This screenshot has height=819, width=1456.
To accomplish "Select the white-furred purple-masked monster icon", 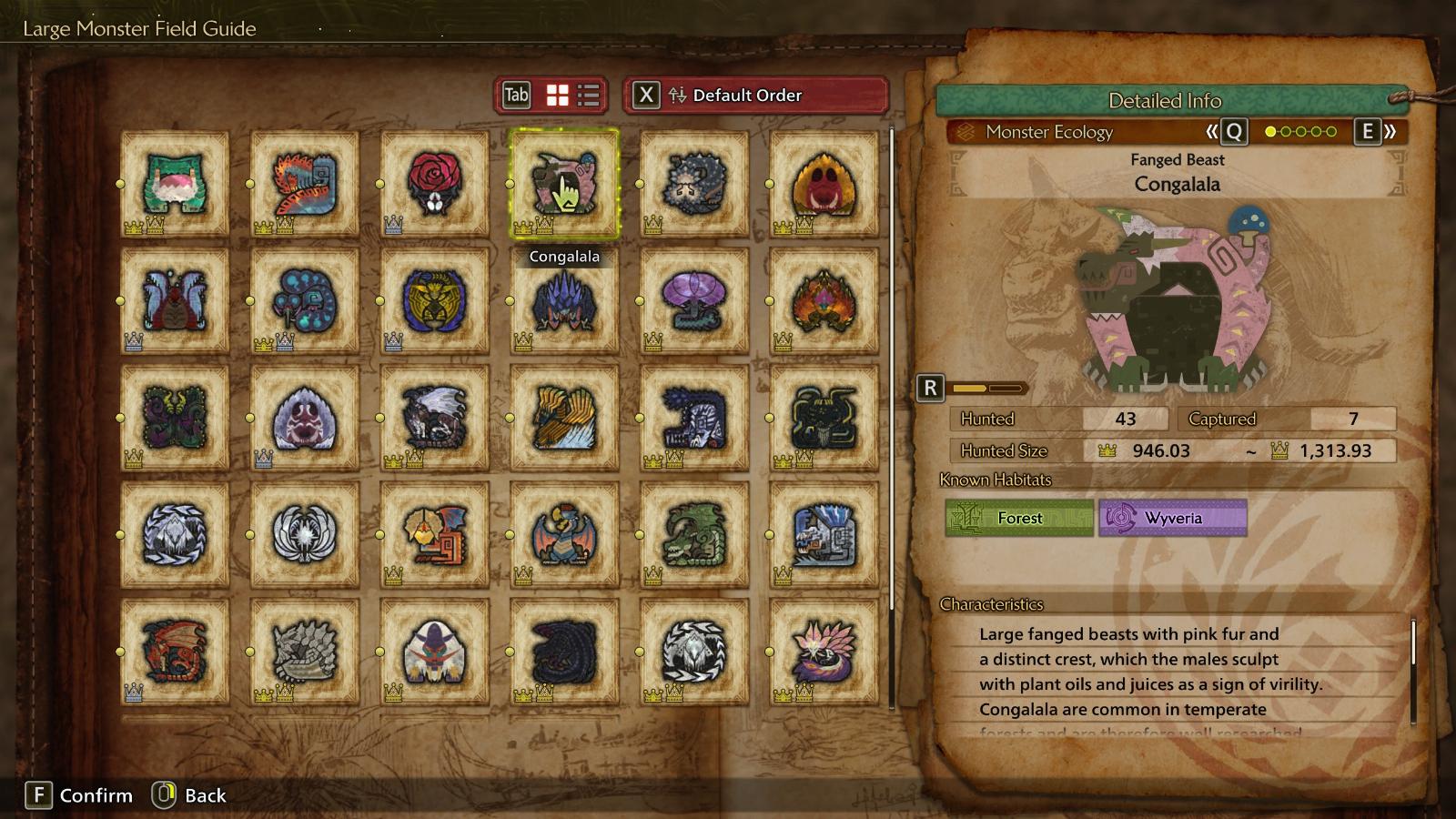I will point(434,651).
